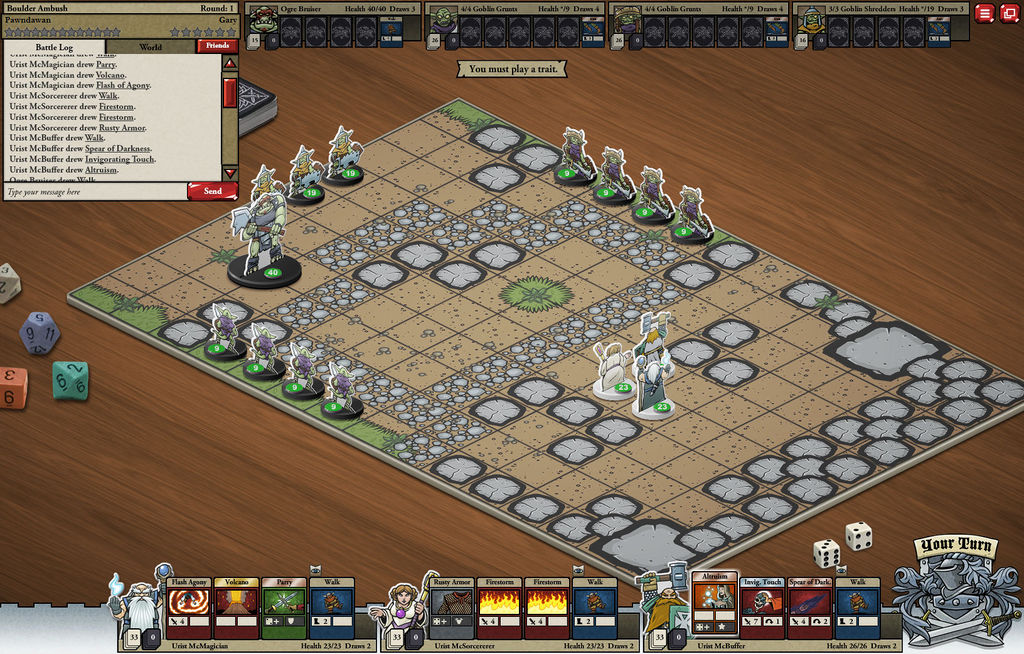The width and height of the screenshot is (1024, 654).
Task: Open the Friends tab
Action: 217,46
